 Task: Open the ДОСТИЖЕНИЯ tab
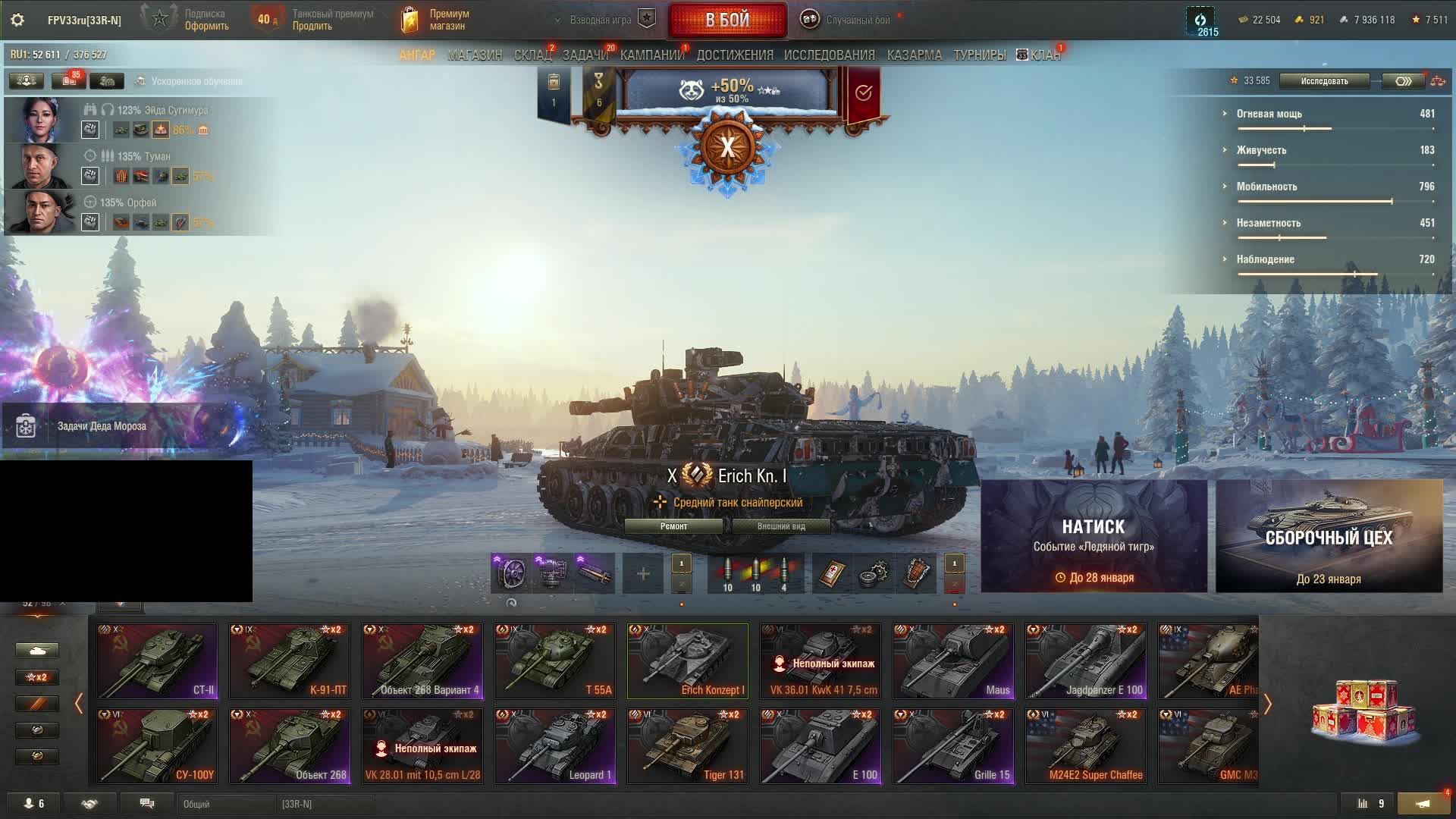pos(735,55)
